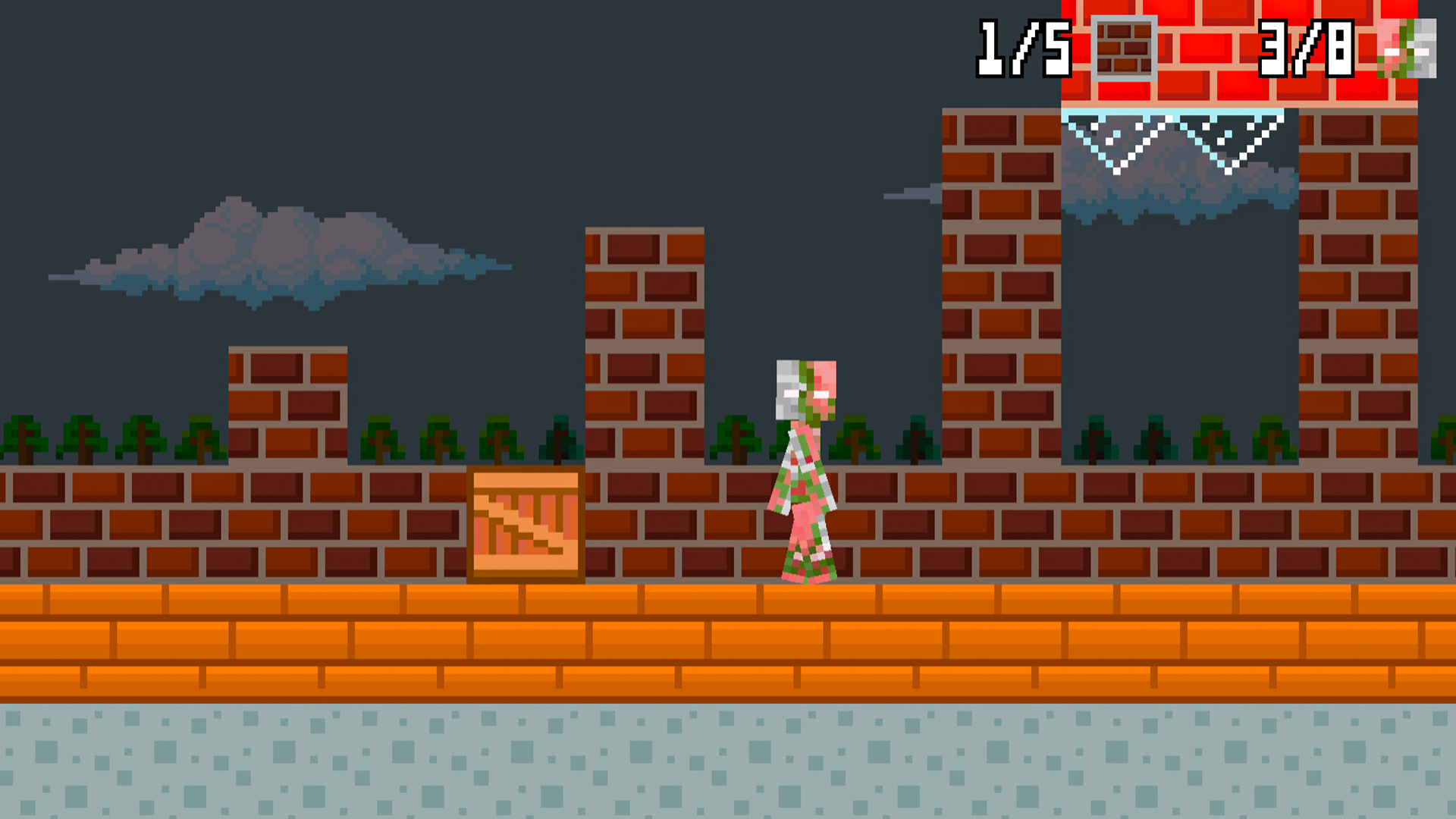Click the small brick pillar on the left
The height and width of the screenshot is (819, 1456).
(288, 402)
